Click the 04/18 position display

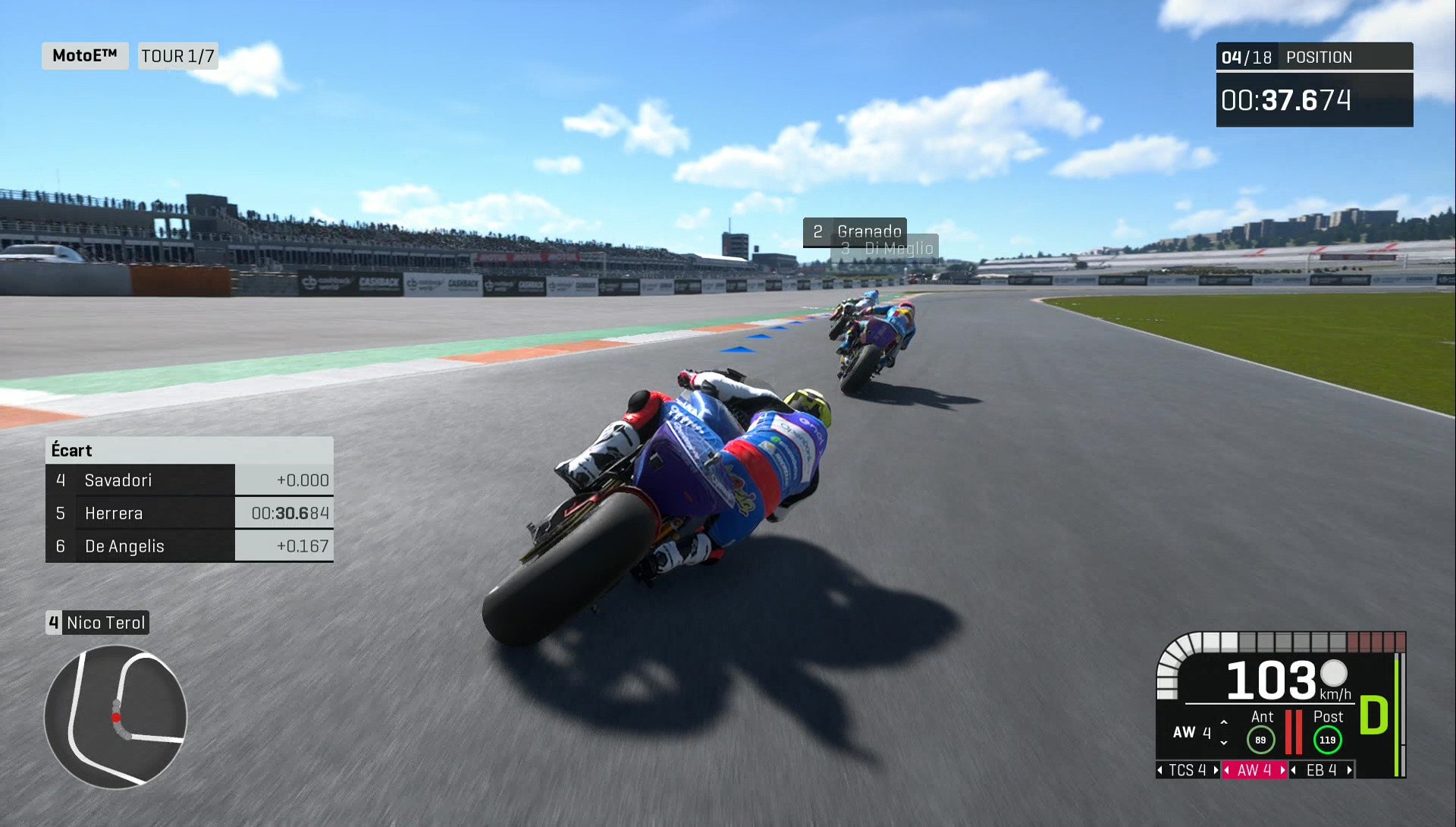1247,56
